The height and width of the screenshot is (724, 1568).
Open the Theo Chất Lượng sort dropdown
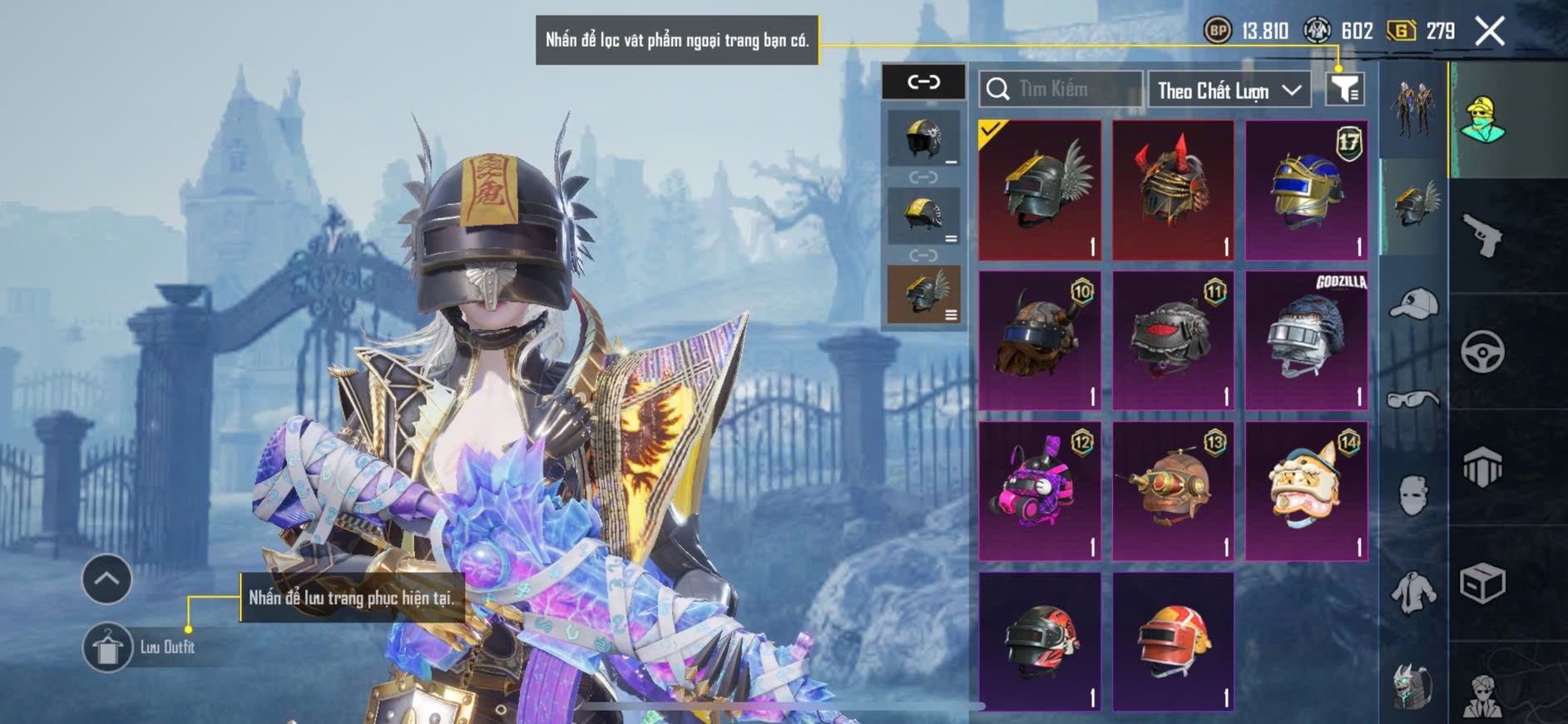(1228, 90)
